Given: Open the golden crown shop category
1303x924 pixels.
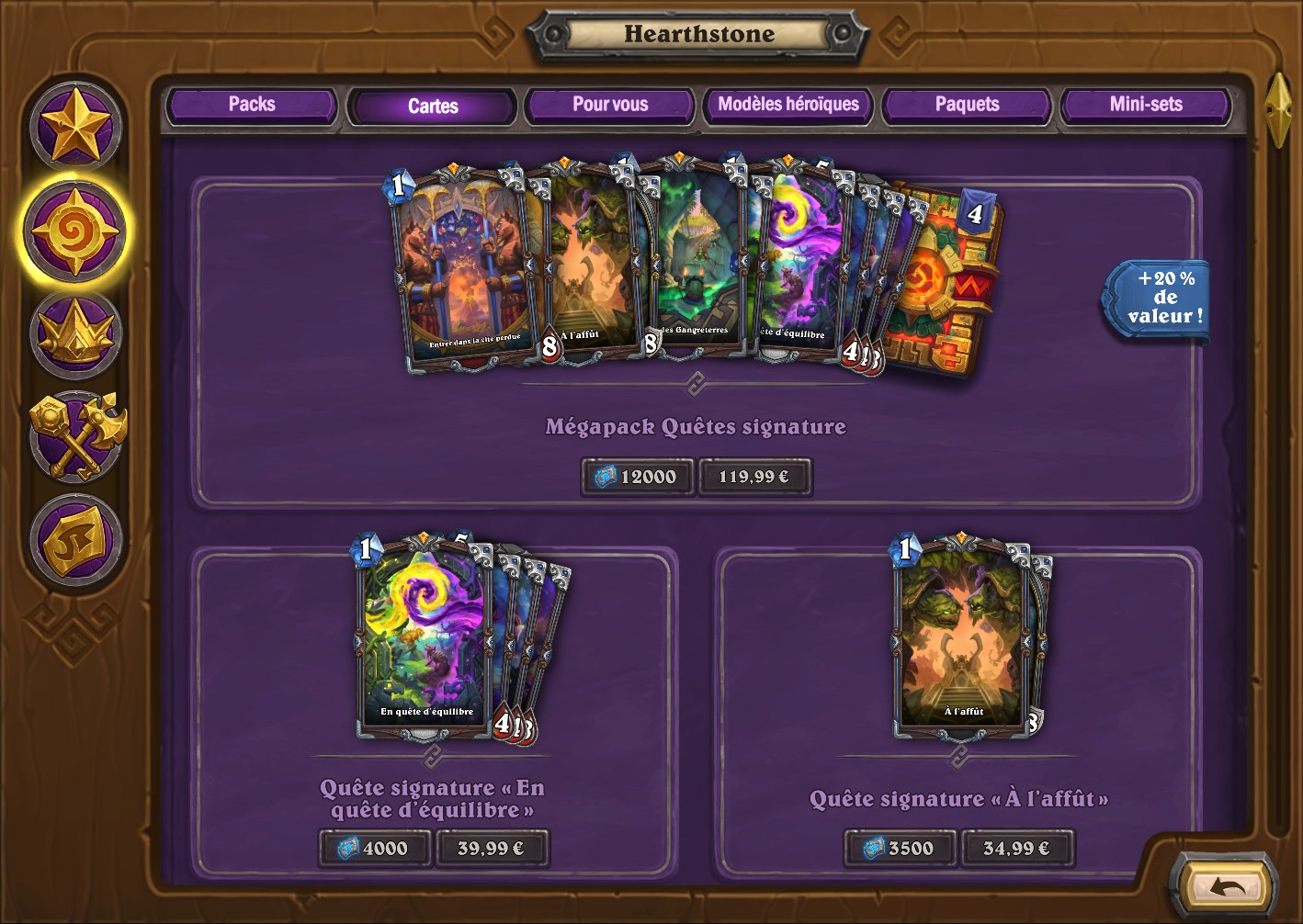Looking at the screenshot, I should 75,334.
